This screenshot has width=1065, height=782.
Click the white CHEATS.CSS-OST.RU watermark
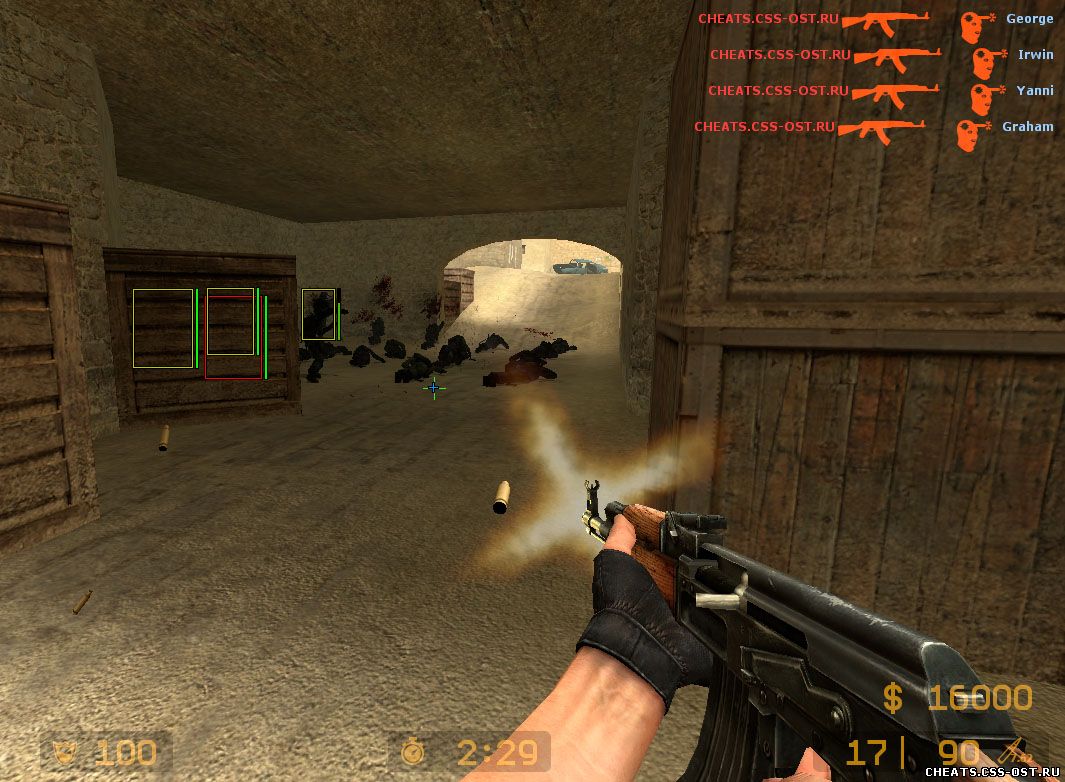click(x=992, y=772)
